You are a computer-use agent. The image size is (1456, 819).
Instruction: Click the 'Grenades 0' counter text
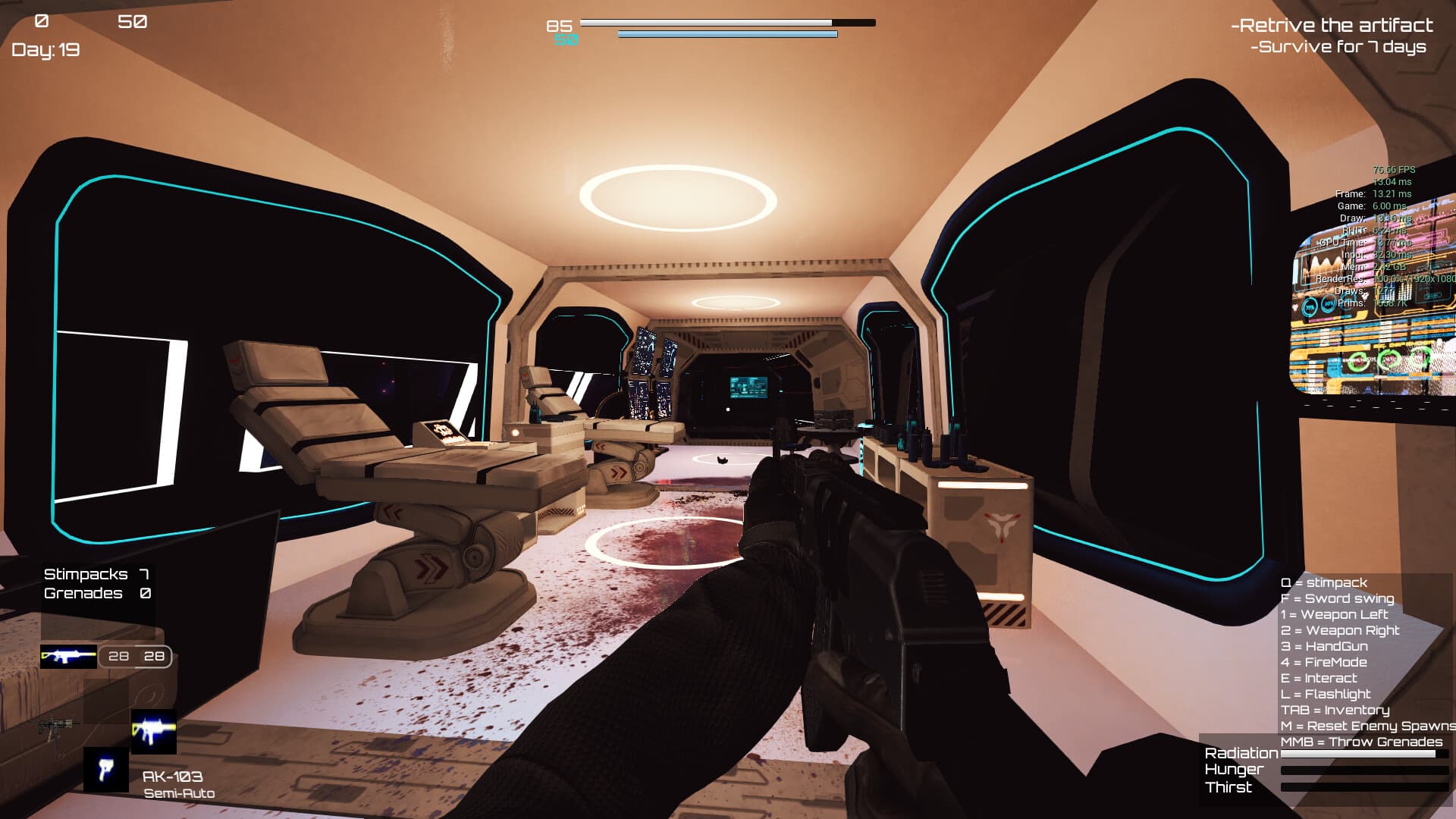(97, 592)
